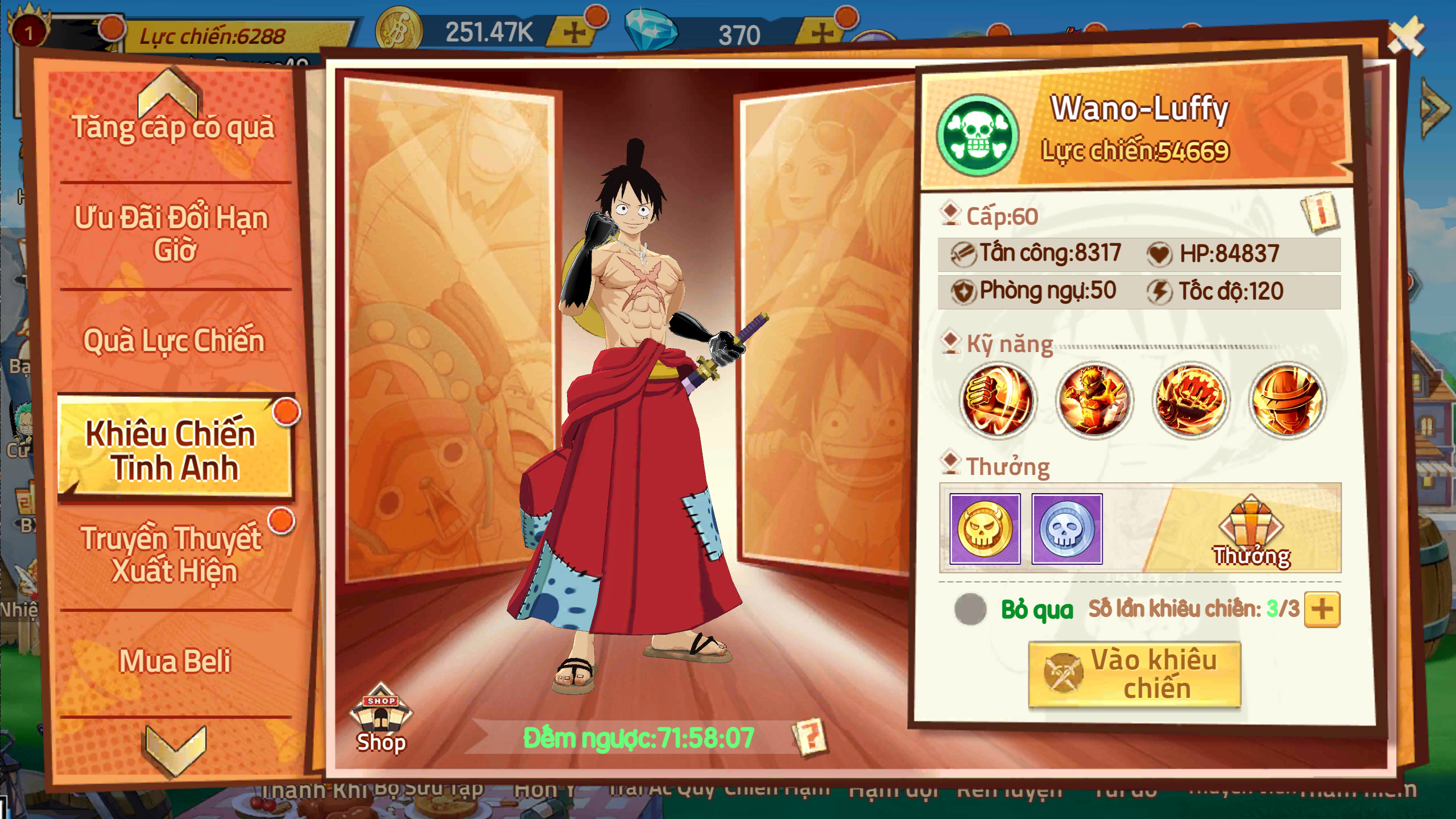1456x819 pixels.
Task: Choose the Khiêu Chiến Tinh Anh tab
Action: coord(173,449)
